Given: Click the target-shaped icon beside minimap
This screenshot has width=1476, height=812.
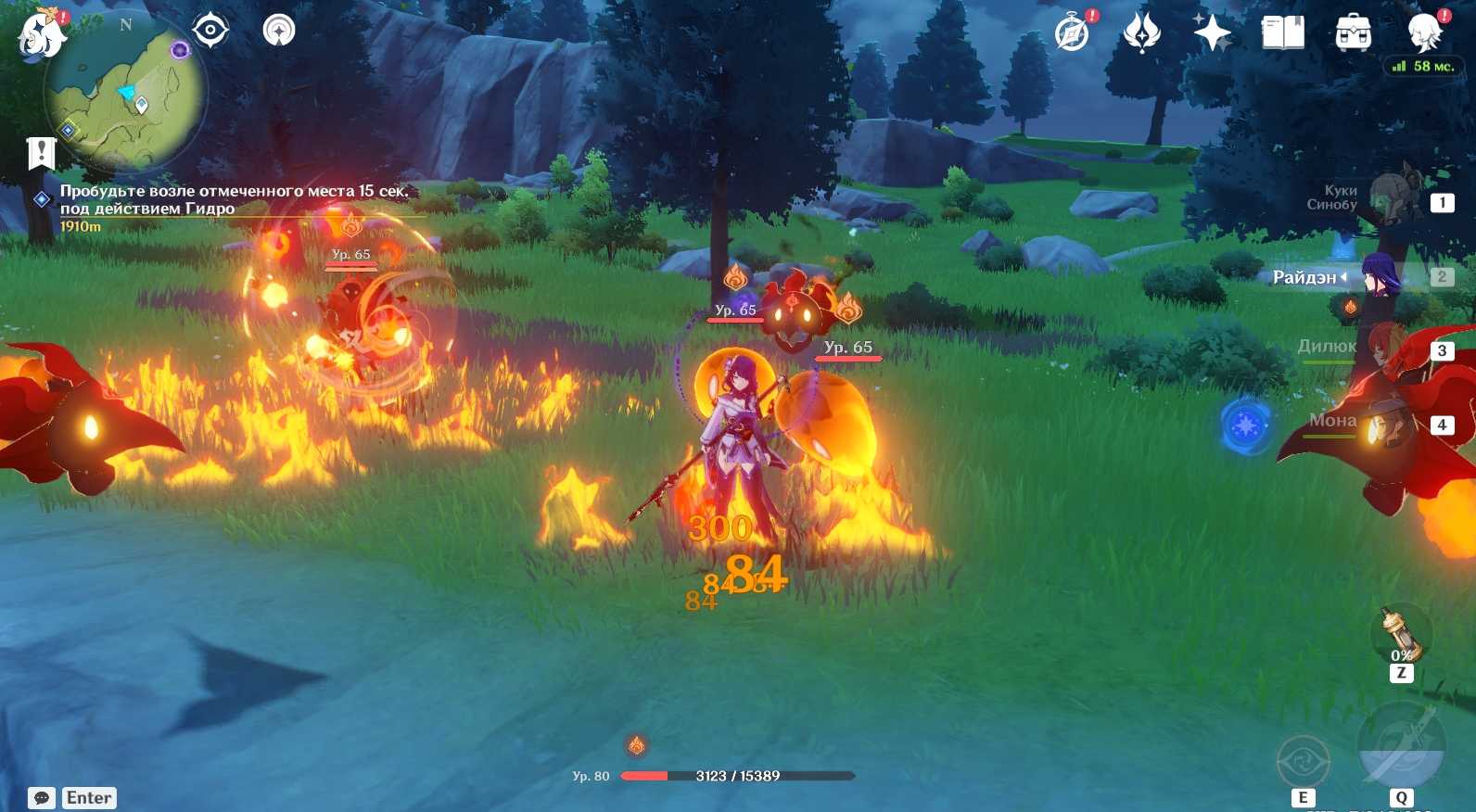Looking at the screenshot, I should pyautogui.click(x=210, y=31).
